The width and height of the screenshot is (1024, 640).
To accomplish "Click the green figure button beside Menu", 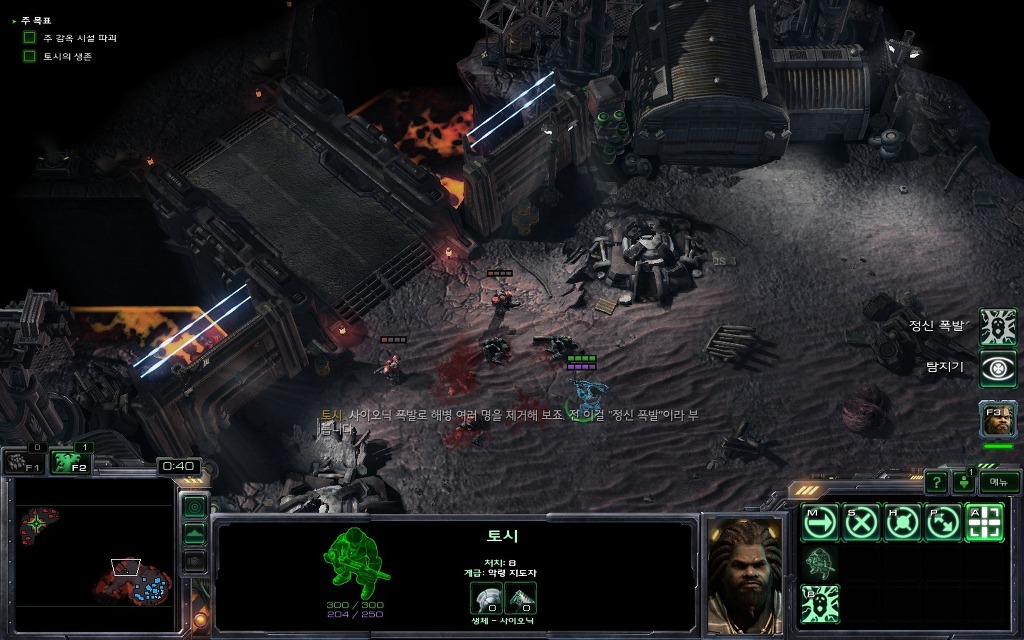I will [964, 482].
